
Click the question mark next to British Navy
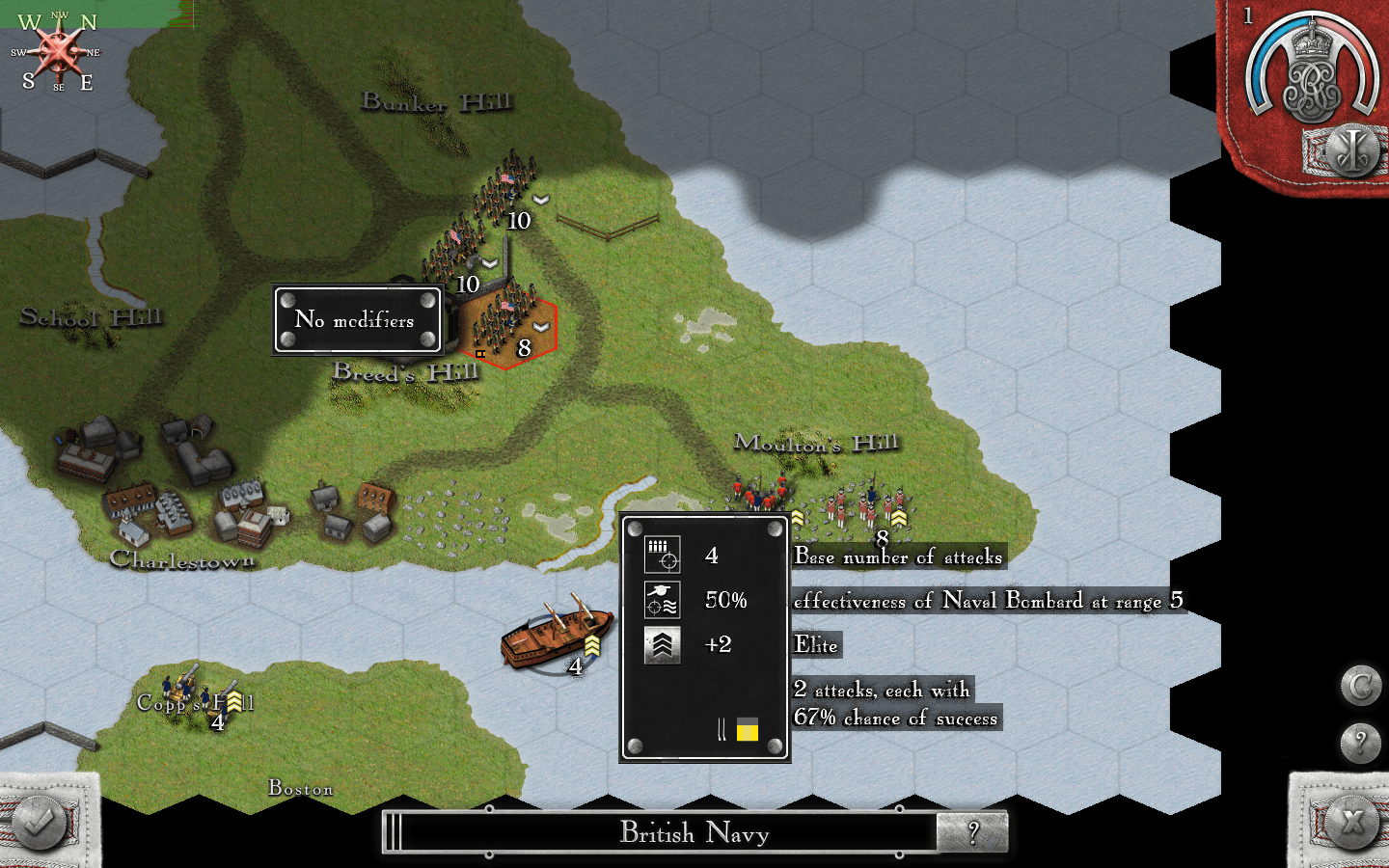pos(974,832)
